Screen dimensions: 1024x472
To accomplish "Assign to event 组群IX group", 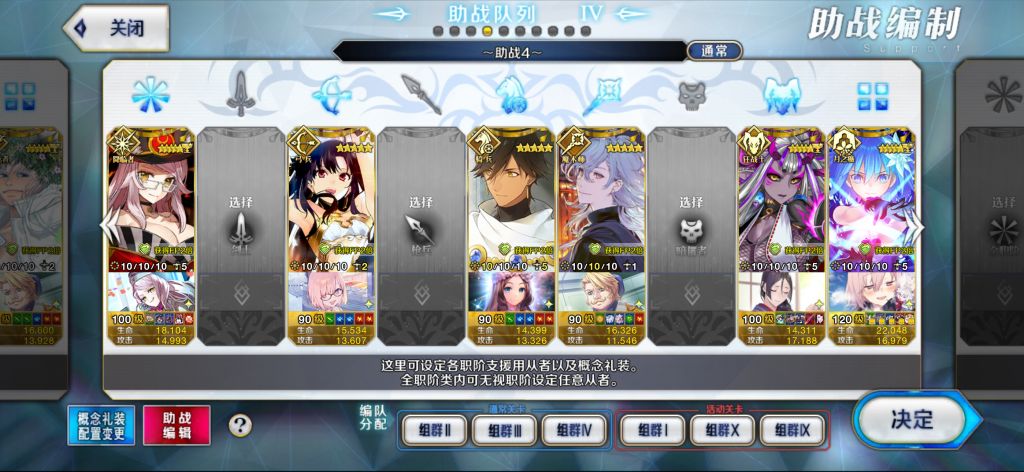I will click(793, 430).
